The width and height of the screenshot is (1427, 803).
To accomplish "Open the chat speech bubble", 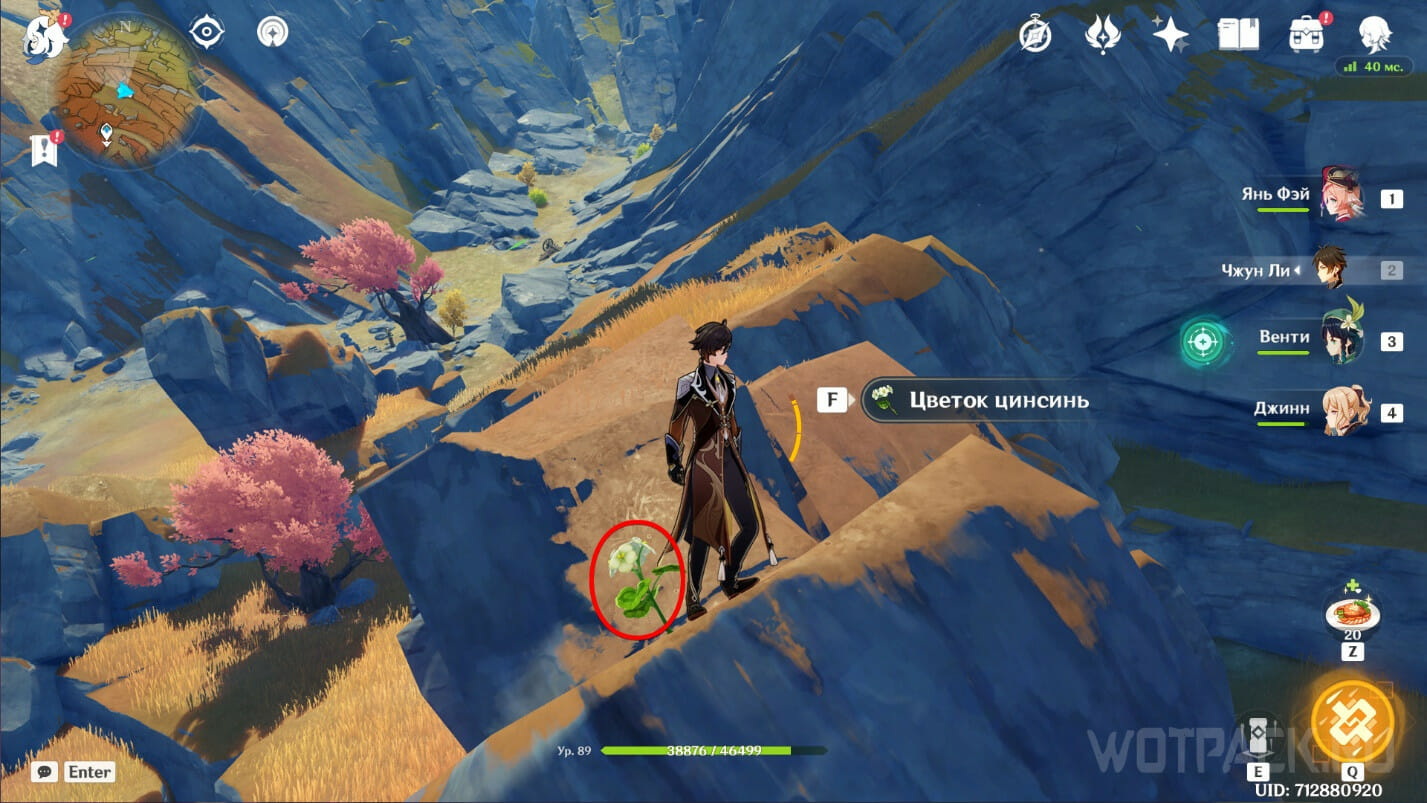I will [x=44, y=771].
